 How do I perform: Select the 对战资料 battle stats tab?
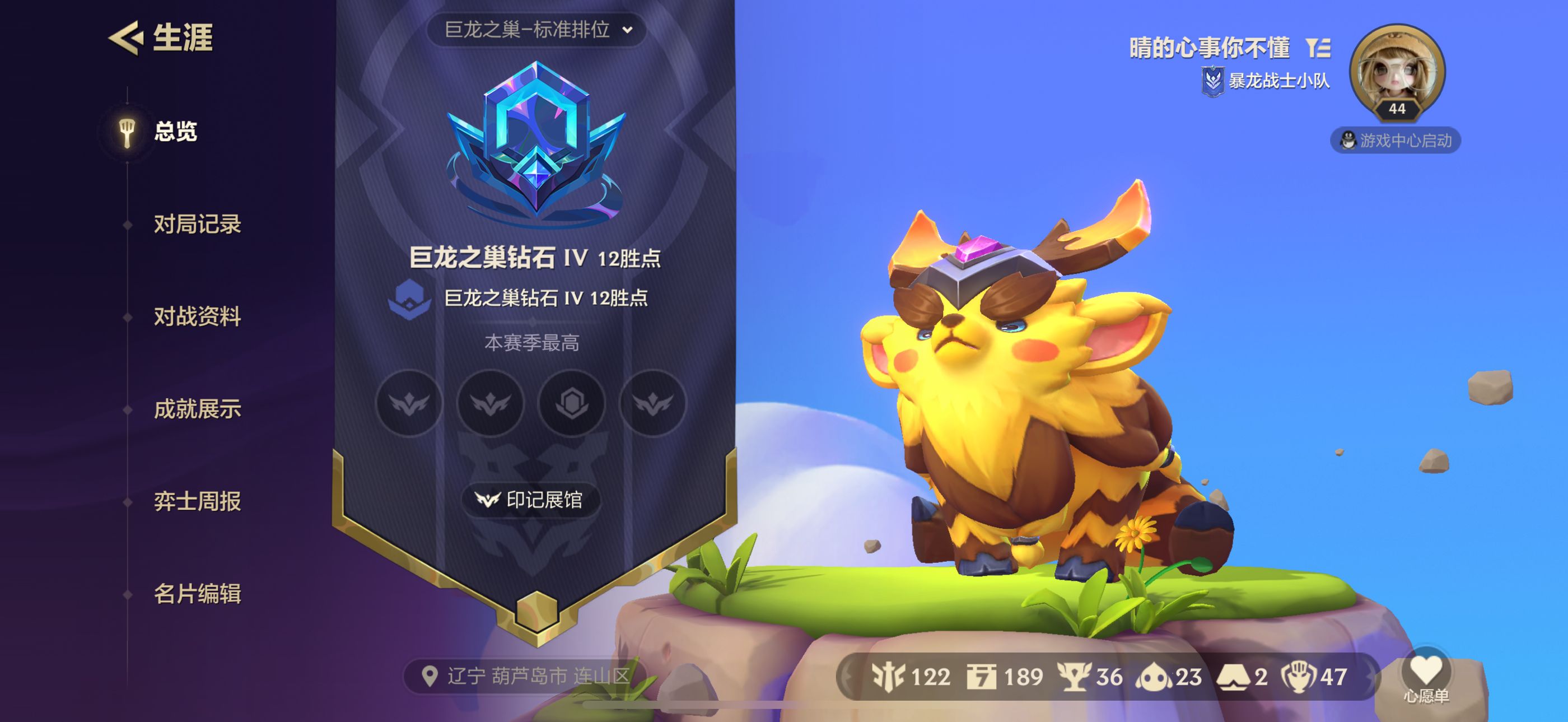coord(197,316)
